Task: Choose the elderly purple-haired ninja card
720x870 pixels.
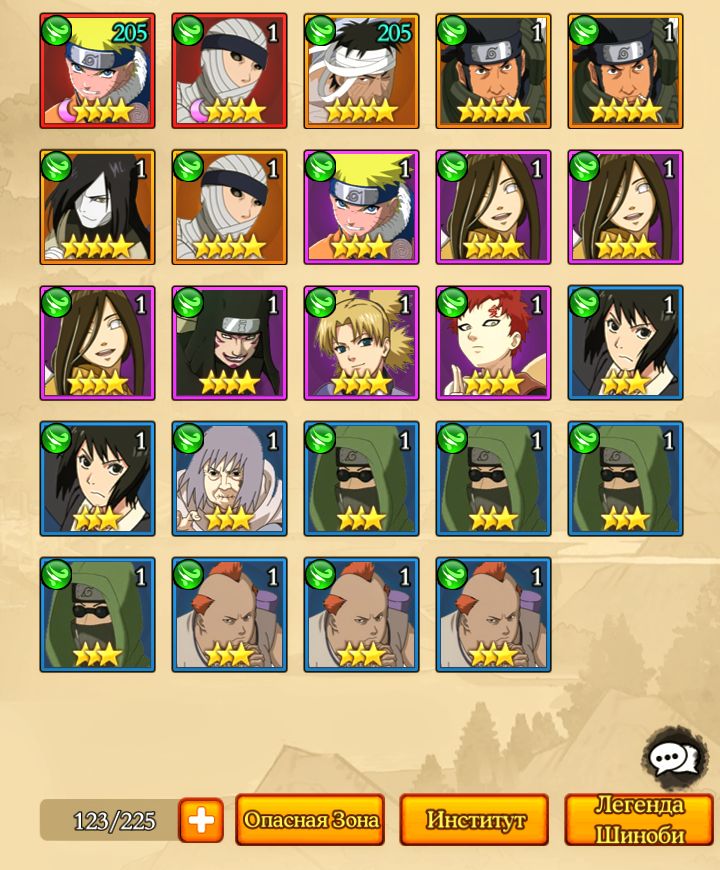Action: 229,479
